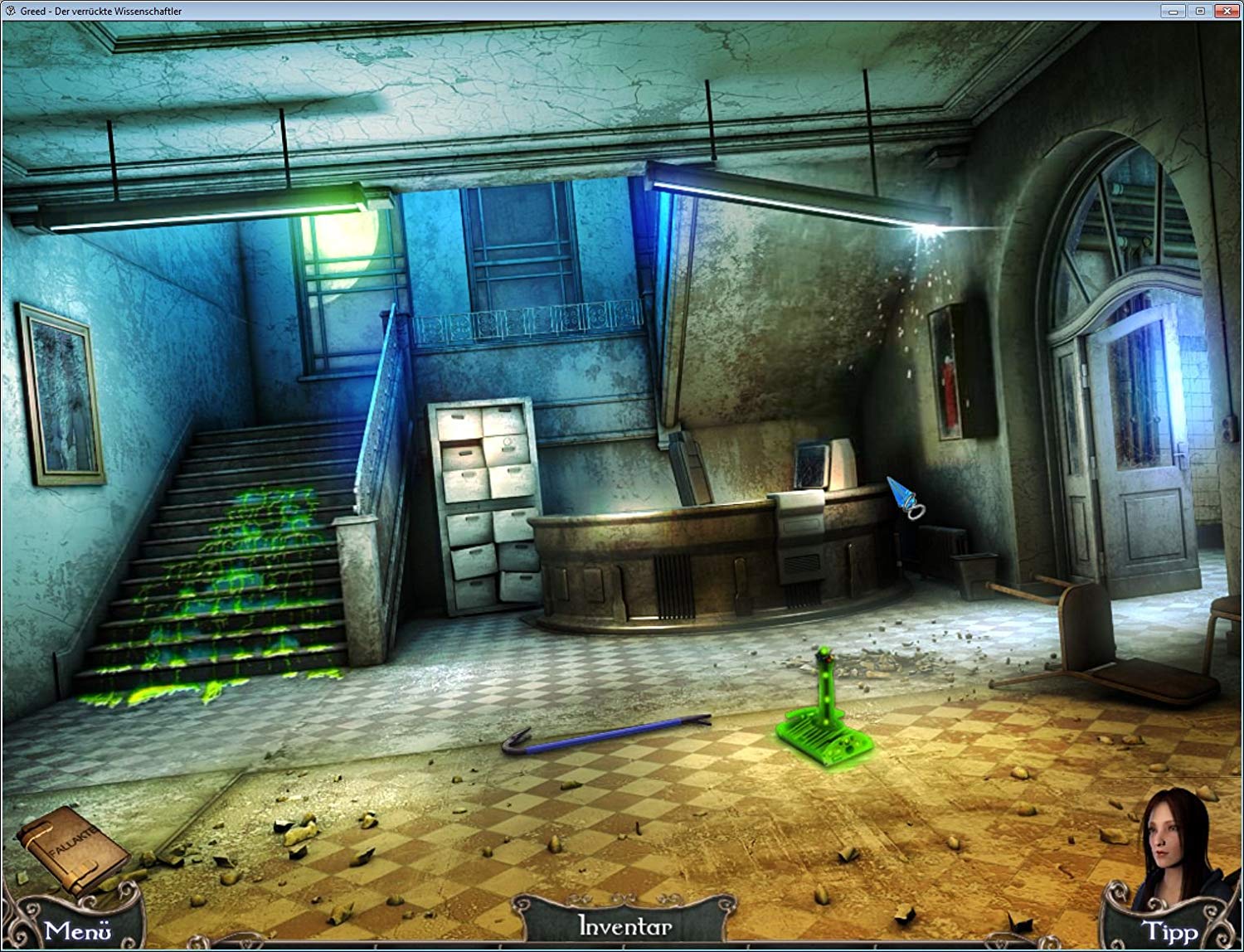Minimize the game window

(1173, 11)
